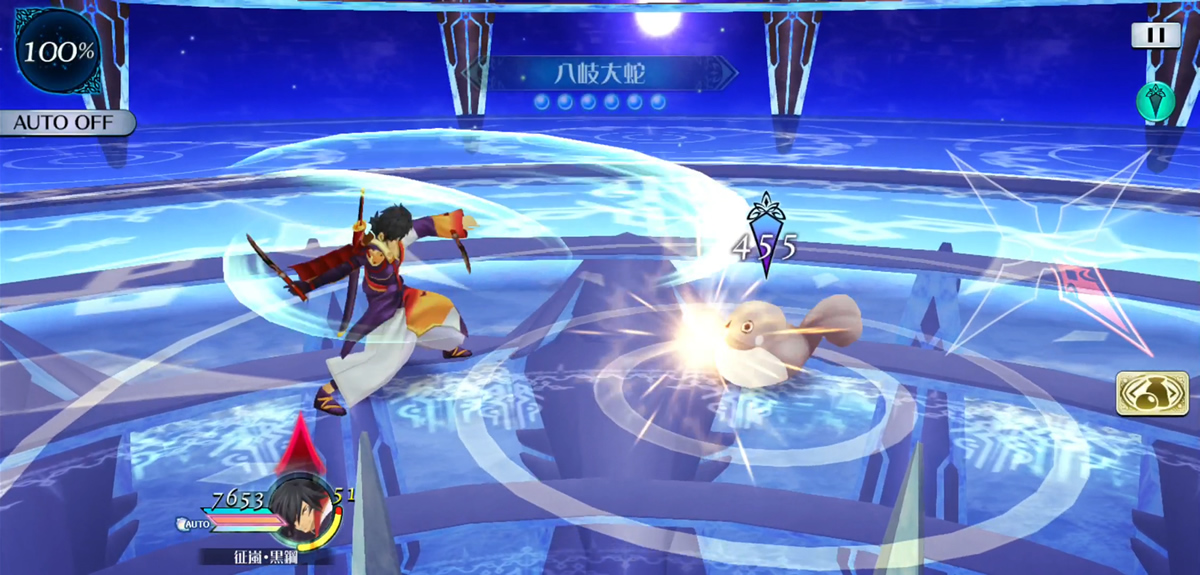Toggle the AUTO OFF battle mode
The height and width of the screenshot is (575, 1200).
click(66, 123)
